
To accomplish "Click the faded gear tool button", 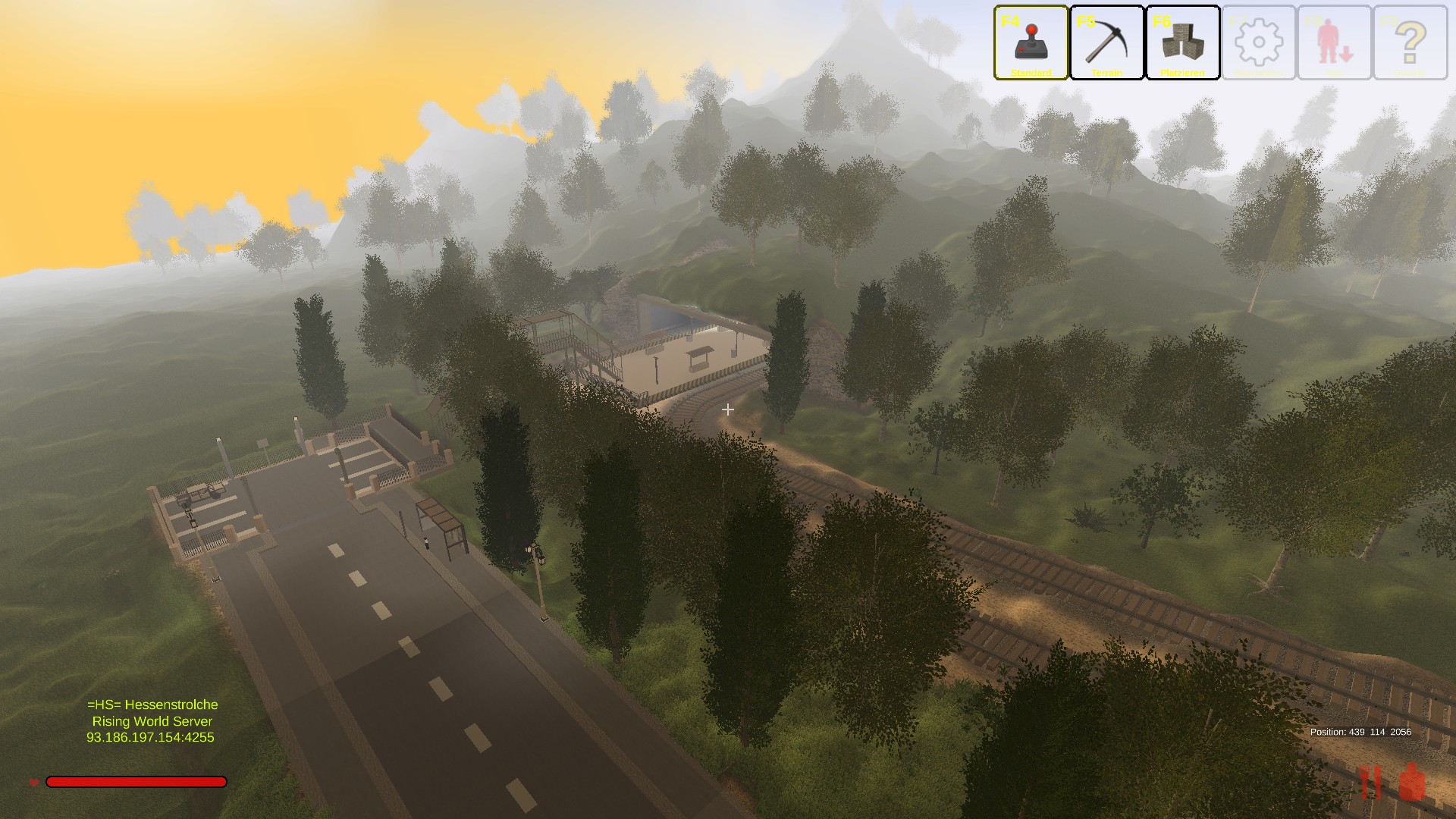I will pos(1258,42).
